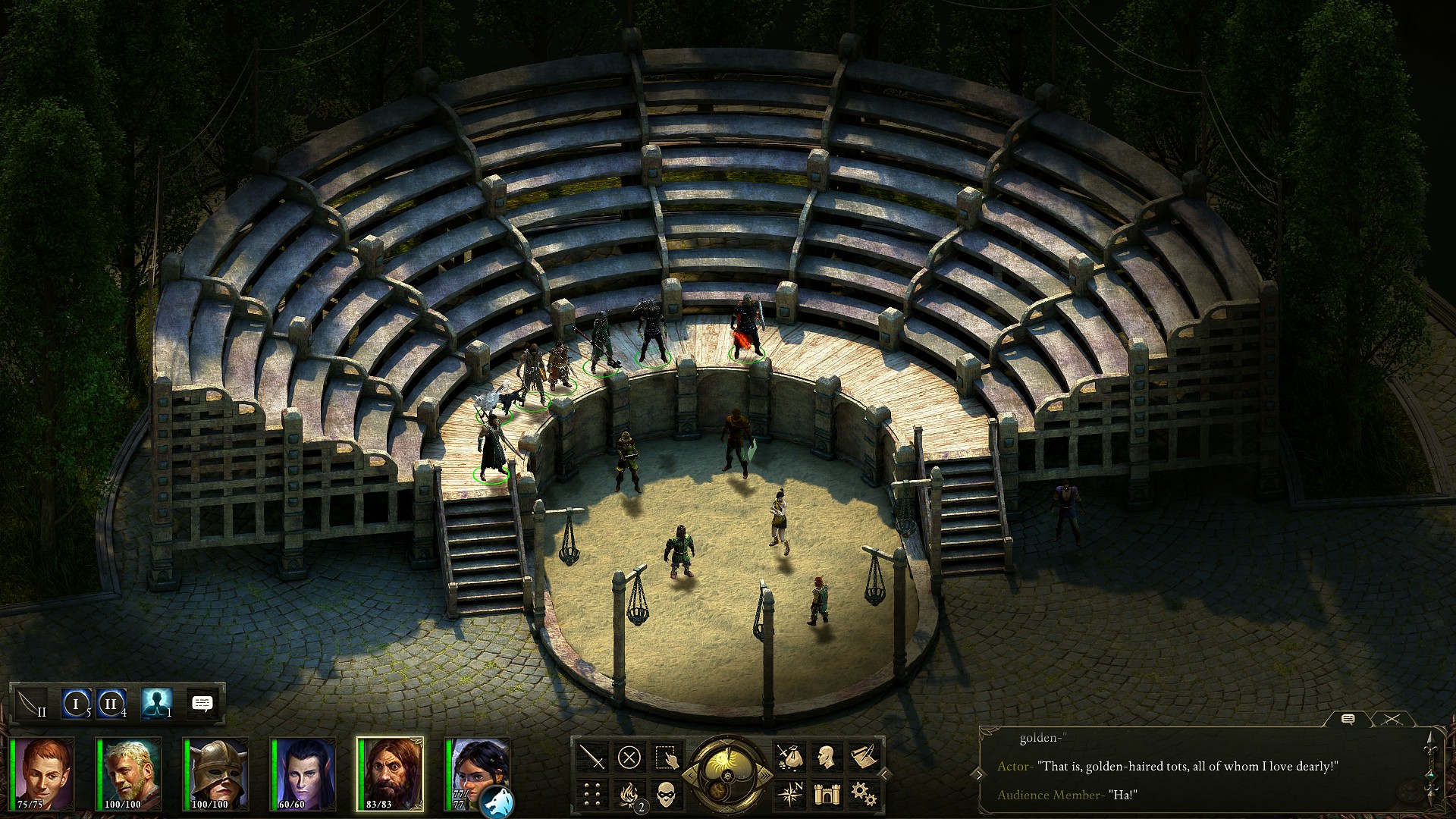The width and height of the screenshot is (1456, 819).
Task: Open the party formation dots button
Action: [592, 794]
